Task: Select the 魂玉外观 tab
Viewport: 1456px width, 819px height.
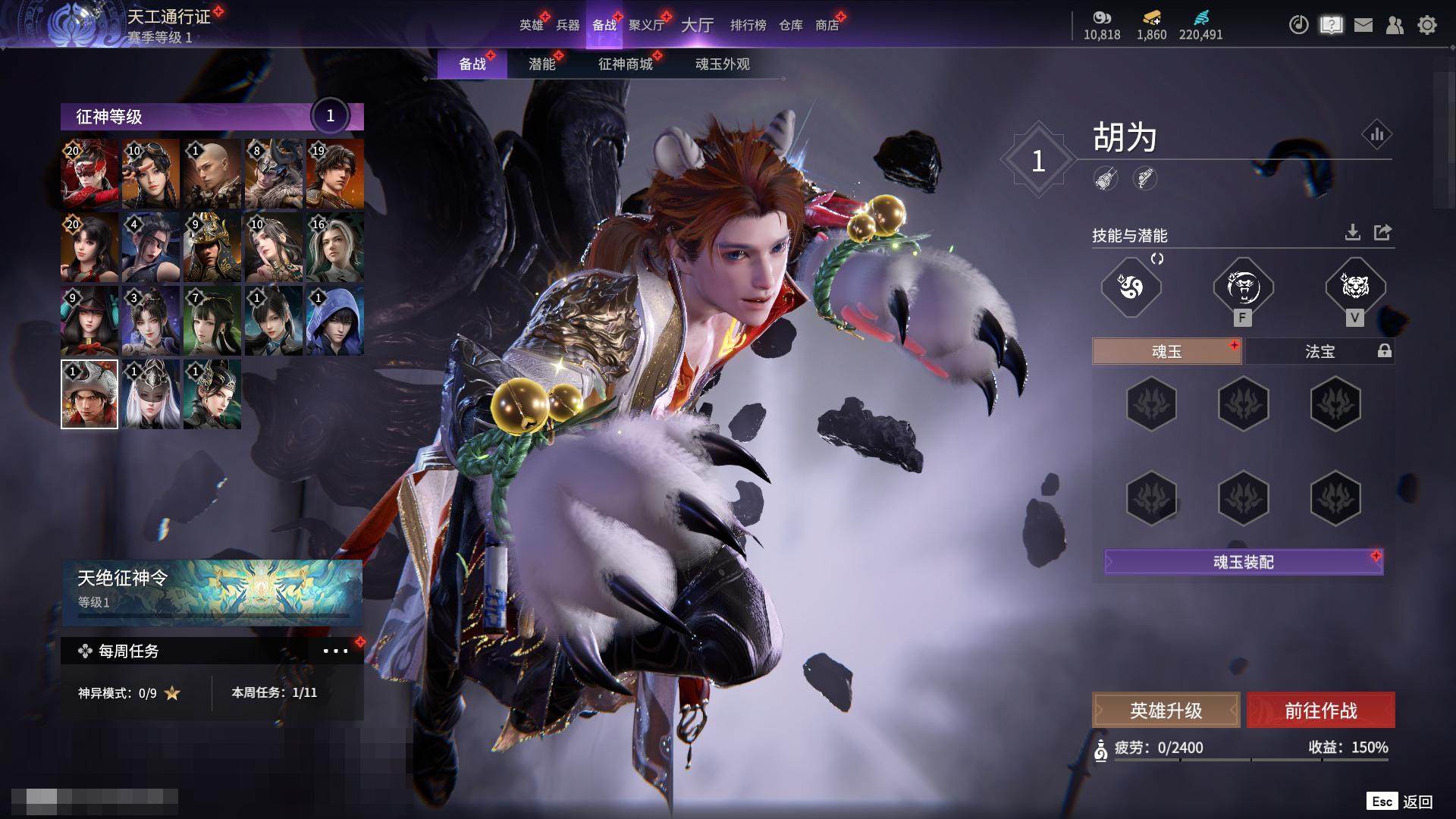Action: coord(722,64)
